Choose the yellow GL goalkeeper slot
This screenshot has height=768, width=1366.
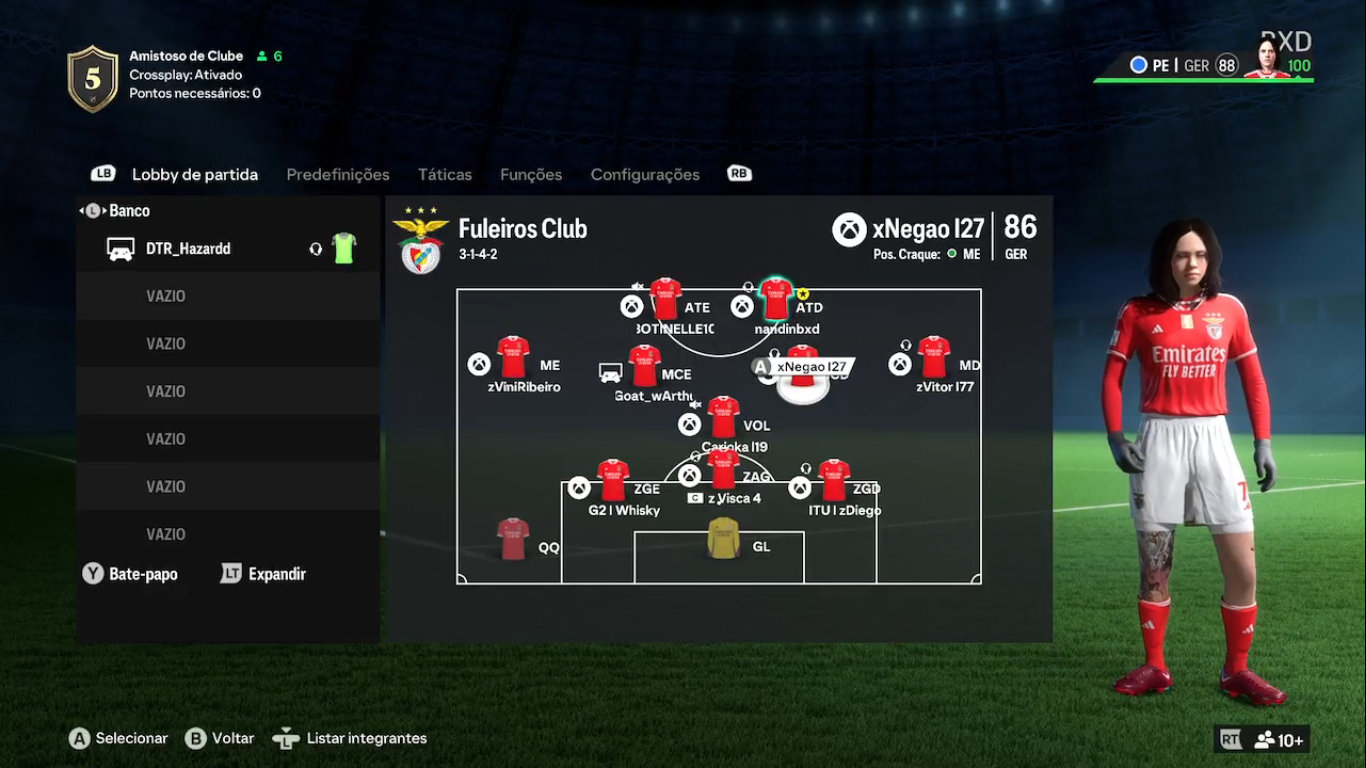[x=723, y=539]
